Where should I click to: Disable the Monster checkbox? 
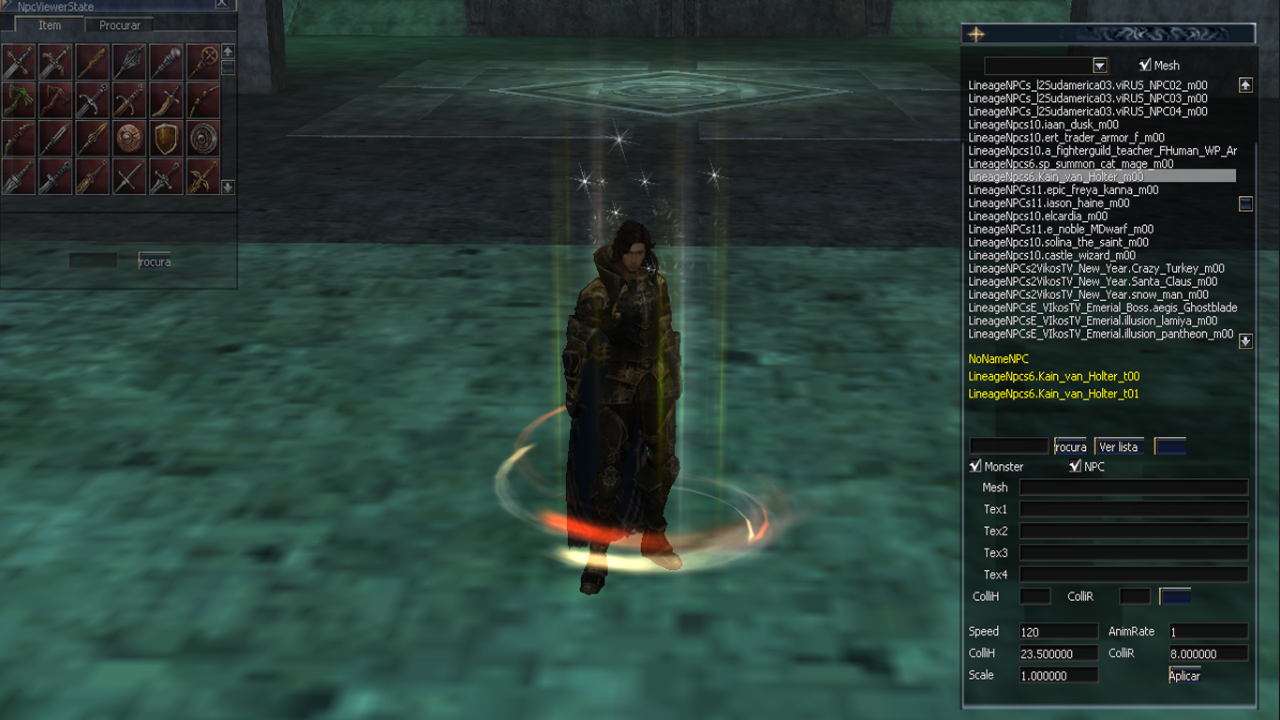pyautogui.click(x=974, y=466)
